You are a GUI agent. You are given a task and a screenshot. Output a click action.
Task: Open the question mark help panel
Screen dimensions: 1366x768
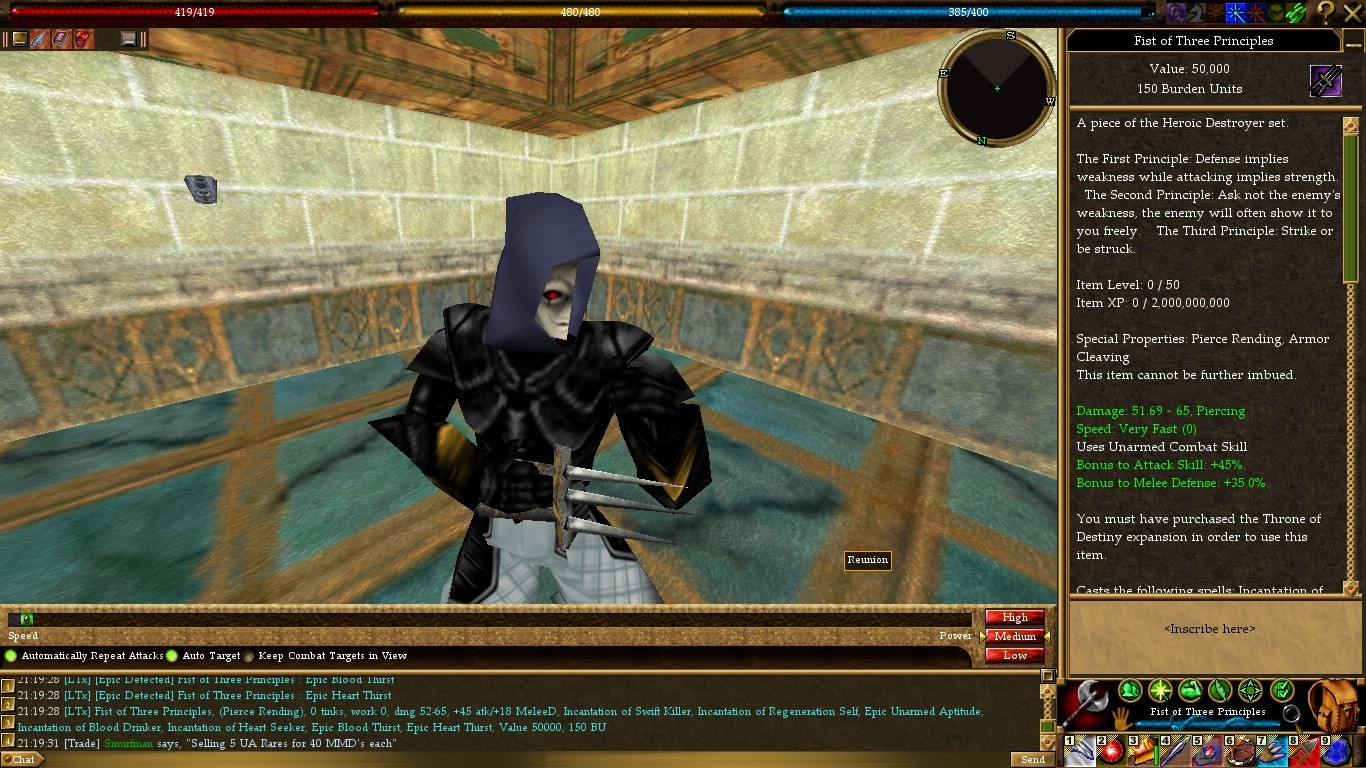[x=1325, y=12]
